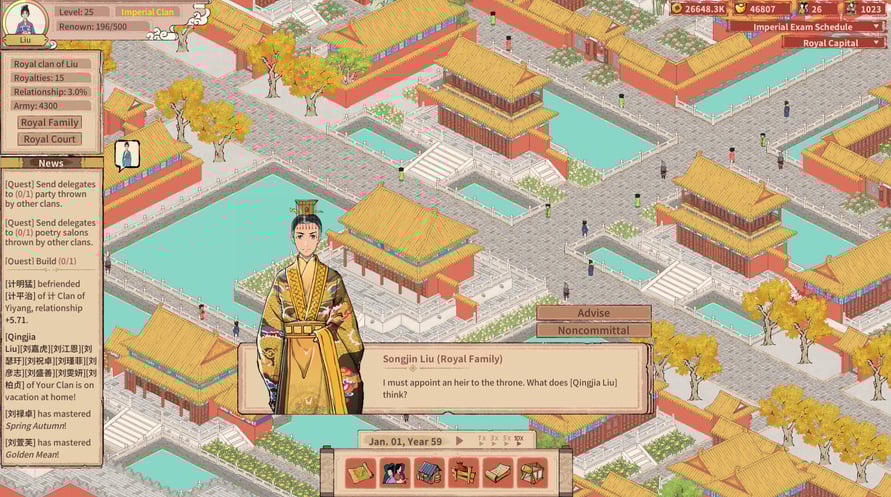Screen dimensions: 891x497
Task: Set game speed to 3X
Action: tap(494, 439)
